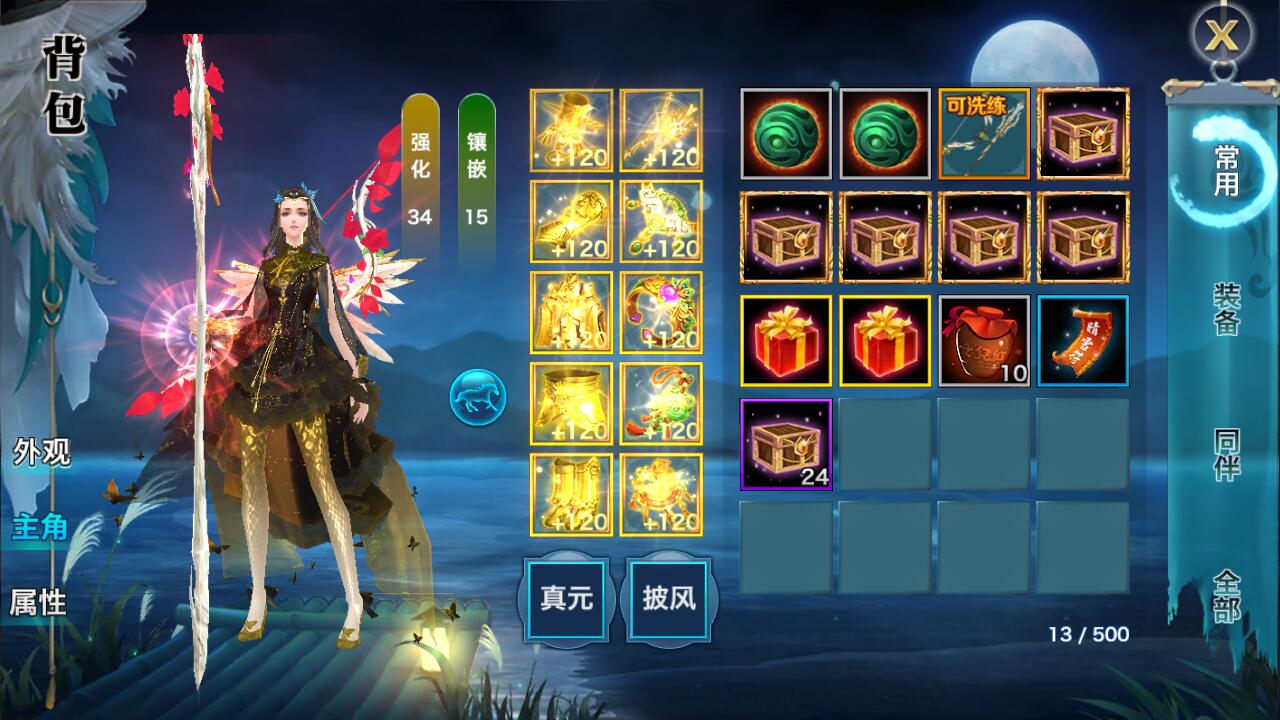Select the 外观 tab on the left
This screenshot has height=720, width=1280.
(x=40, y=452)
